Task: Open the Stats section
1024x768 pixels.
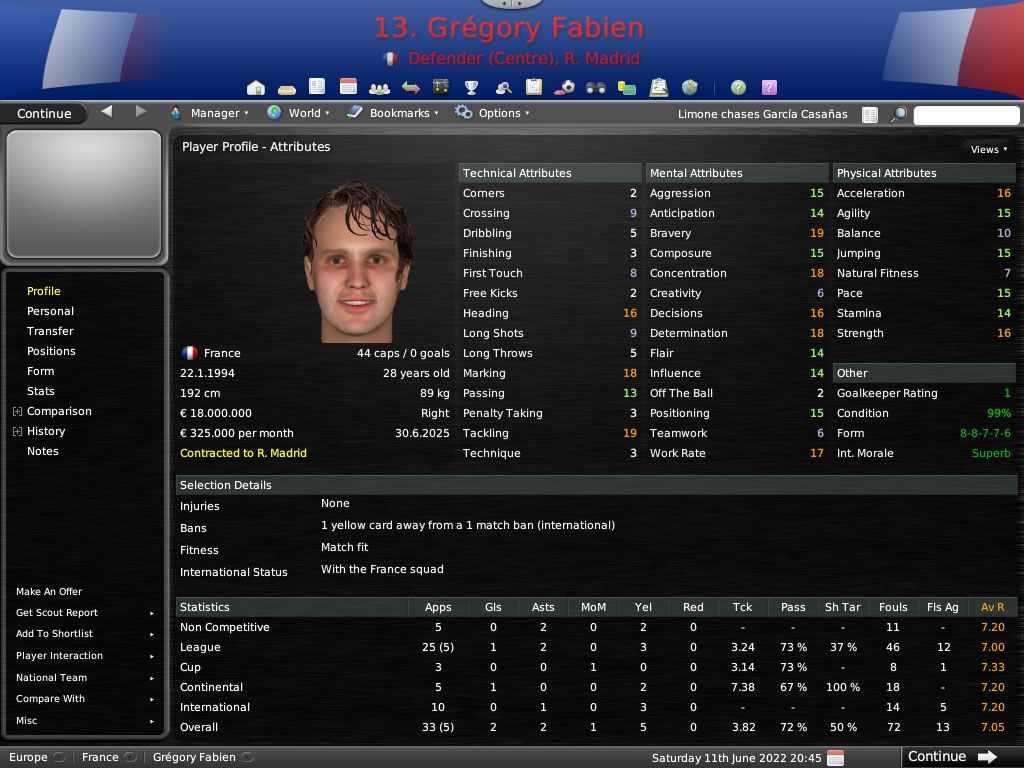Action: (x=41, y=391)
